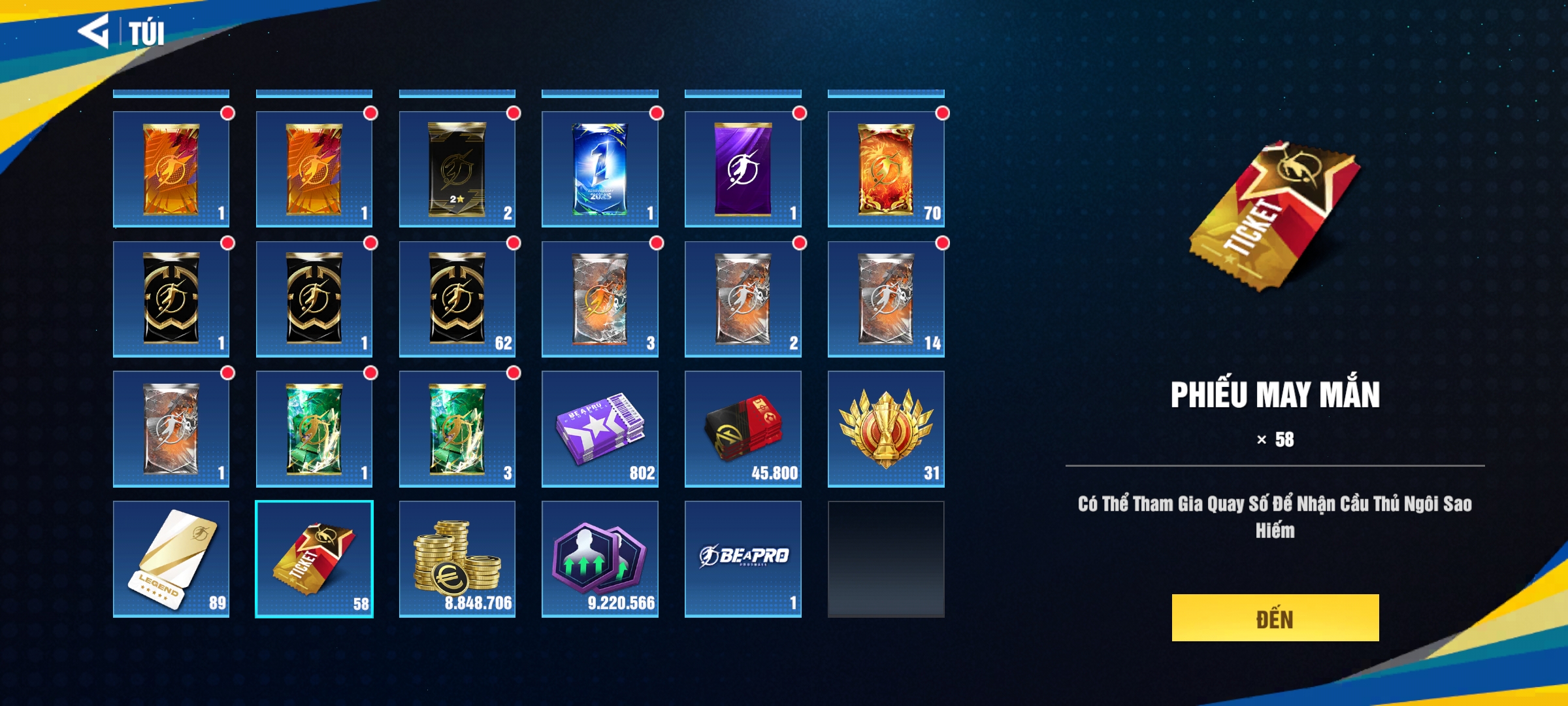Click the yellow ĐẾN button
This screenshot has width=1568, height=706.
pos(1275,618)
